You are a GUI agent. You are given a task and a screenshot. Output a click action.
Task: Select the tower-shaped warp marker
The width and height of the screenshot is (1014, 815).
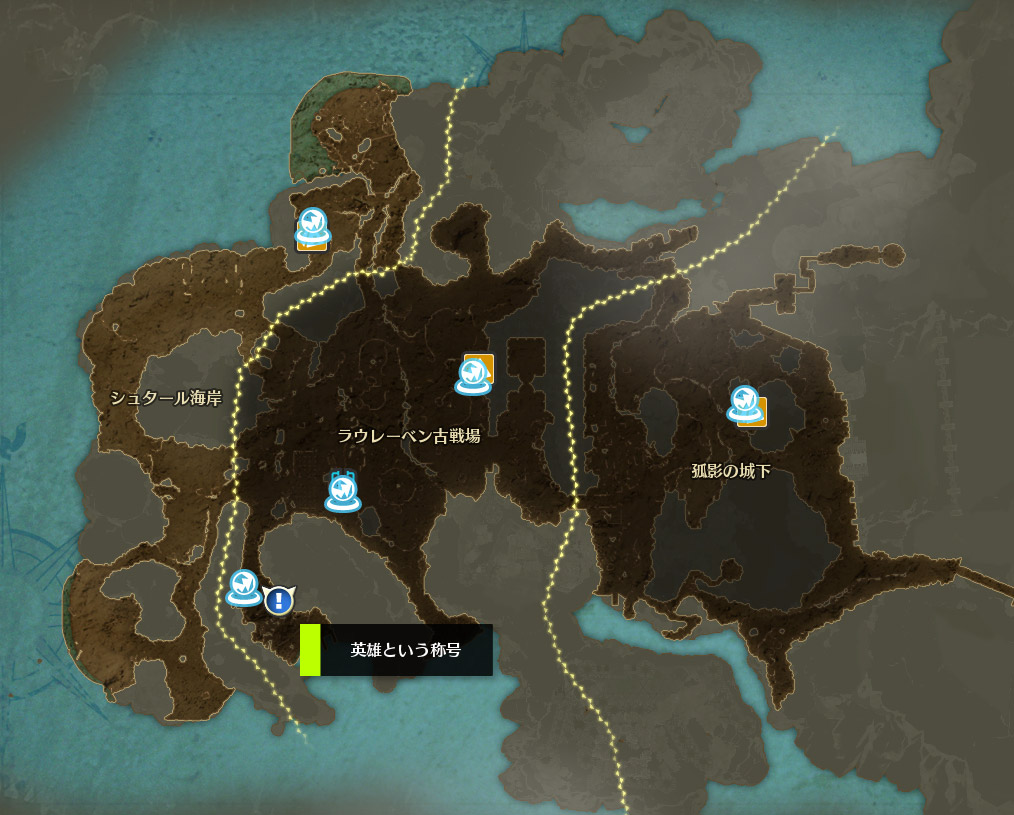coord(342,491)
